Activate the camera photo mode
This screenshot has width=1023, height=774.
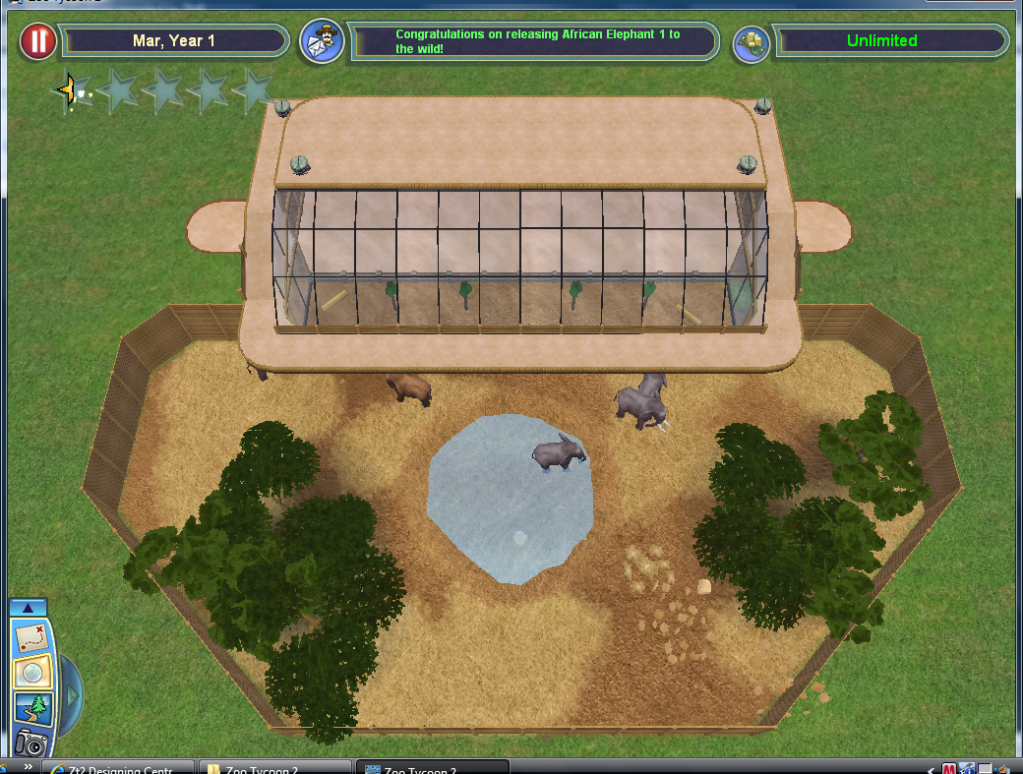tap(30, 743)
